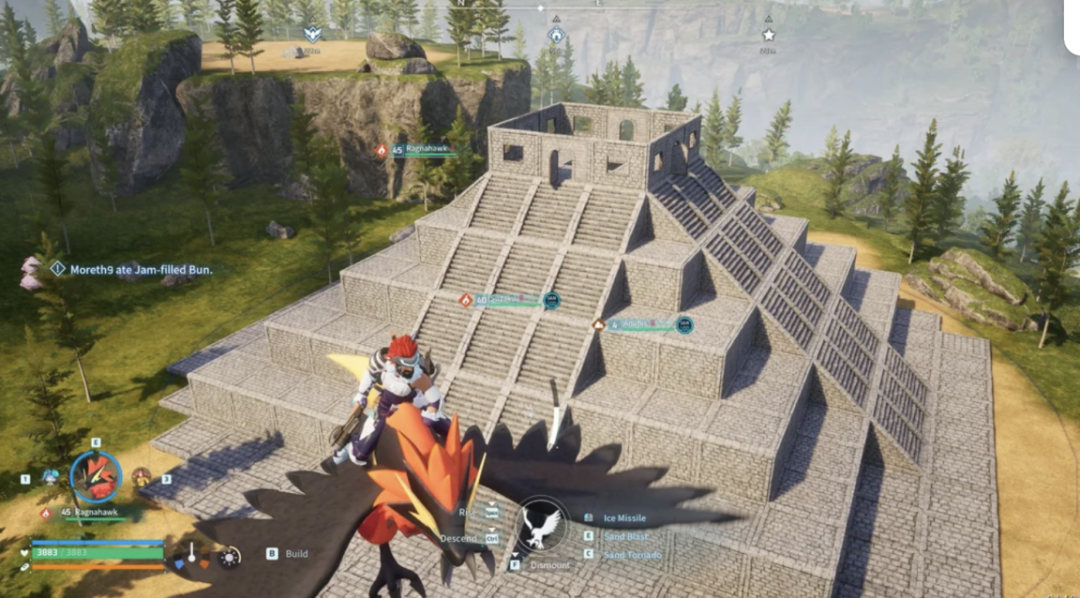The image size is (1080, 598).
Task: Select the blue base marker on compass
Action: 556,35
